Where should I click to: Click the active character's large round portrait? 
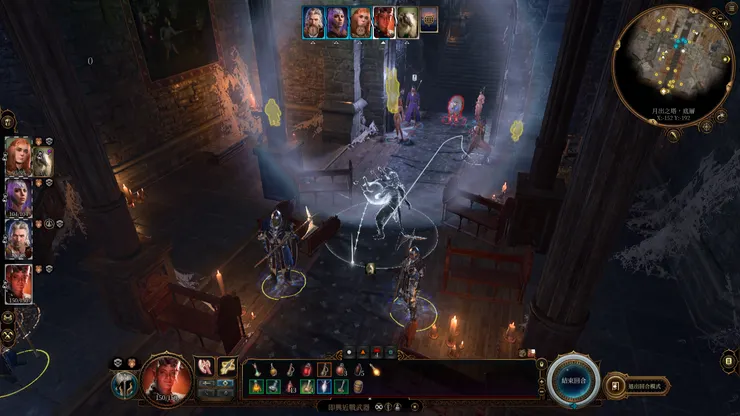[x=167, y=376]
